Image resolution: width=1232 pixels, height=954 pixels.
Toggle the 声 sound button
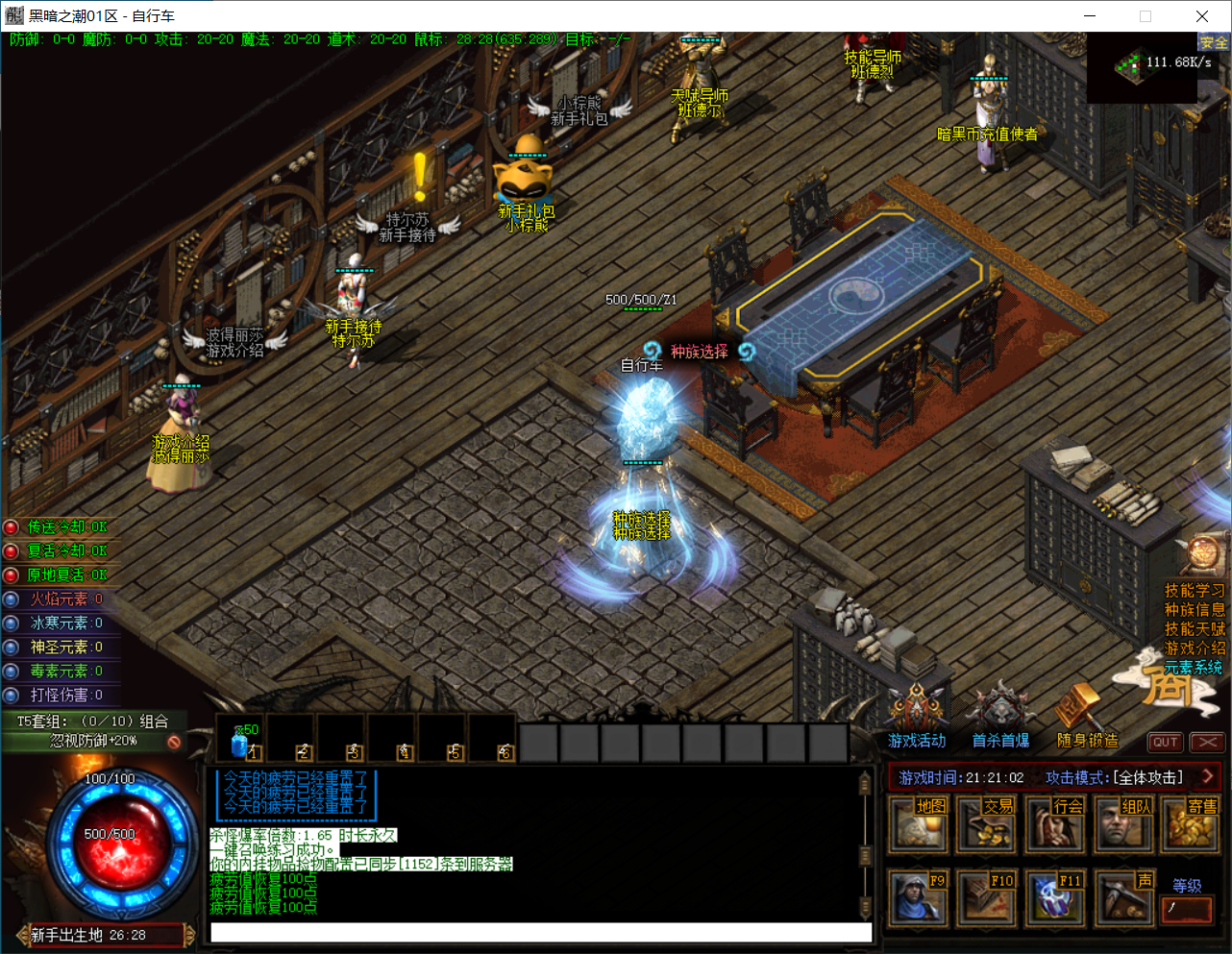[1123, 897]
